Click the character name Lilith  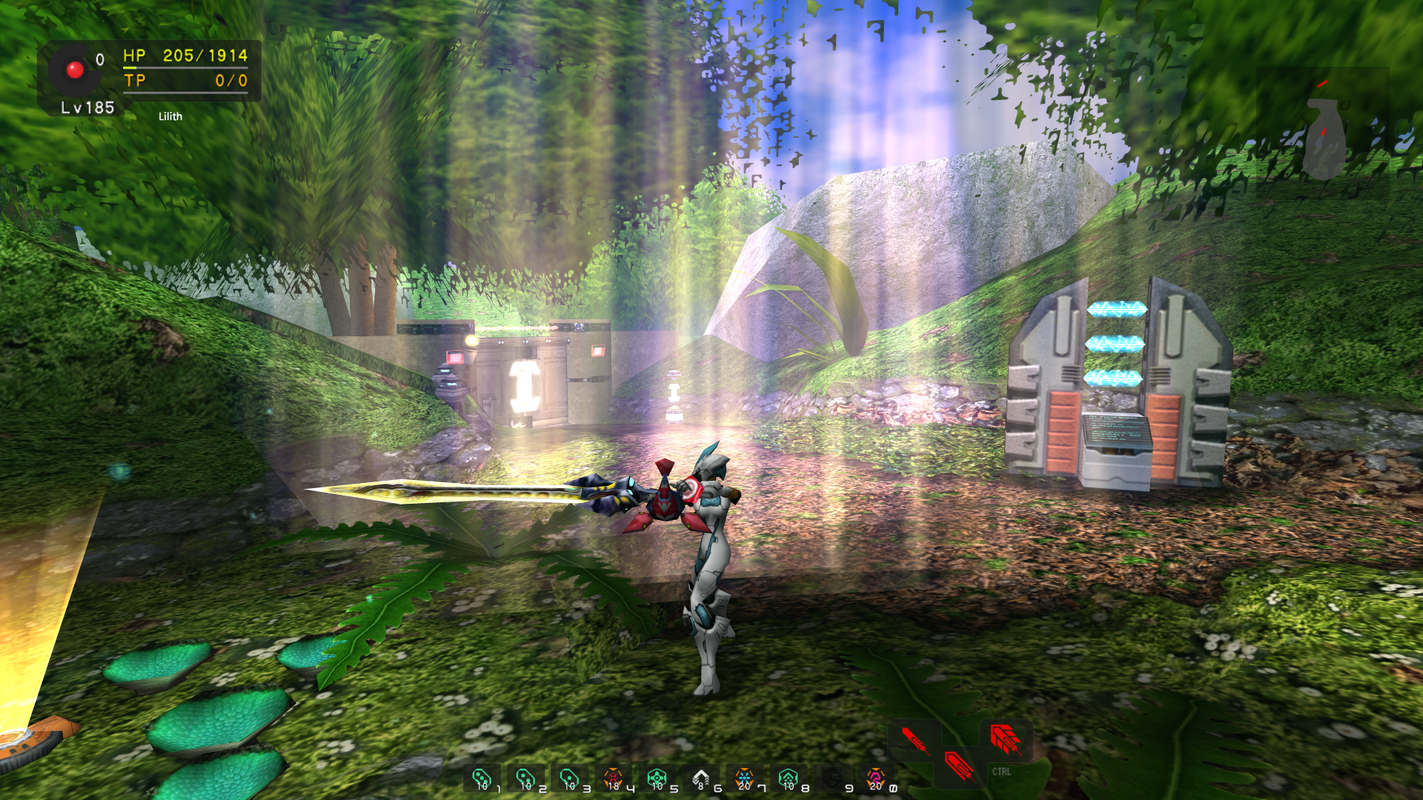point(169,116)
